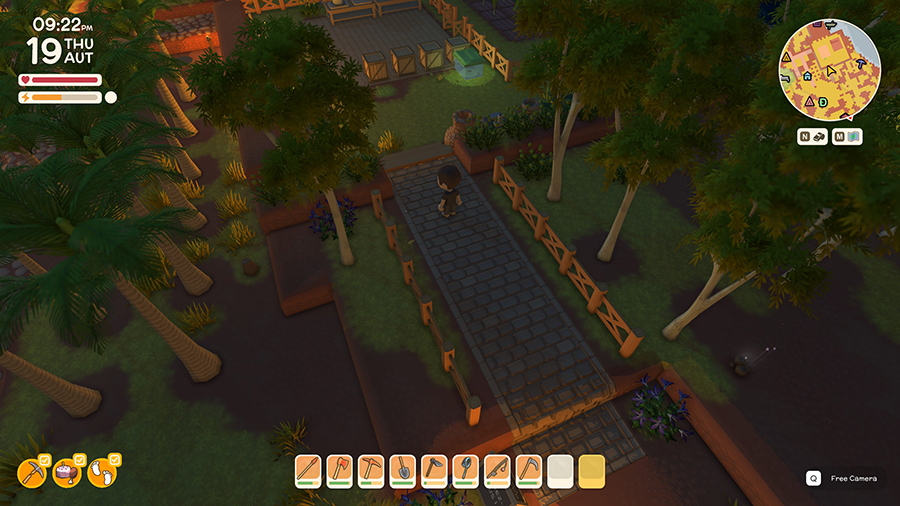Click the cake and meat food buff icon
Viewport: 900px width, 506px height.
tap(68, 473)
